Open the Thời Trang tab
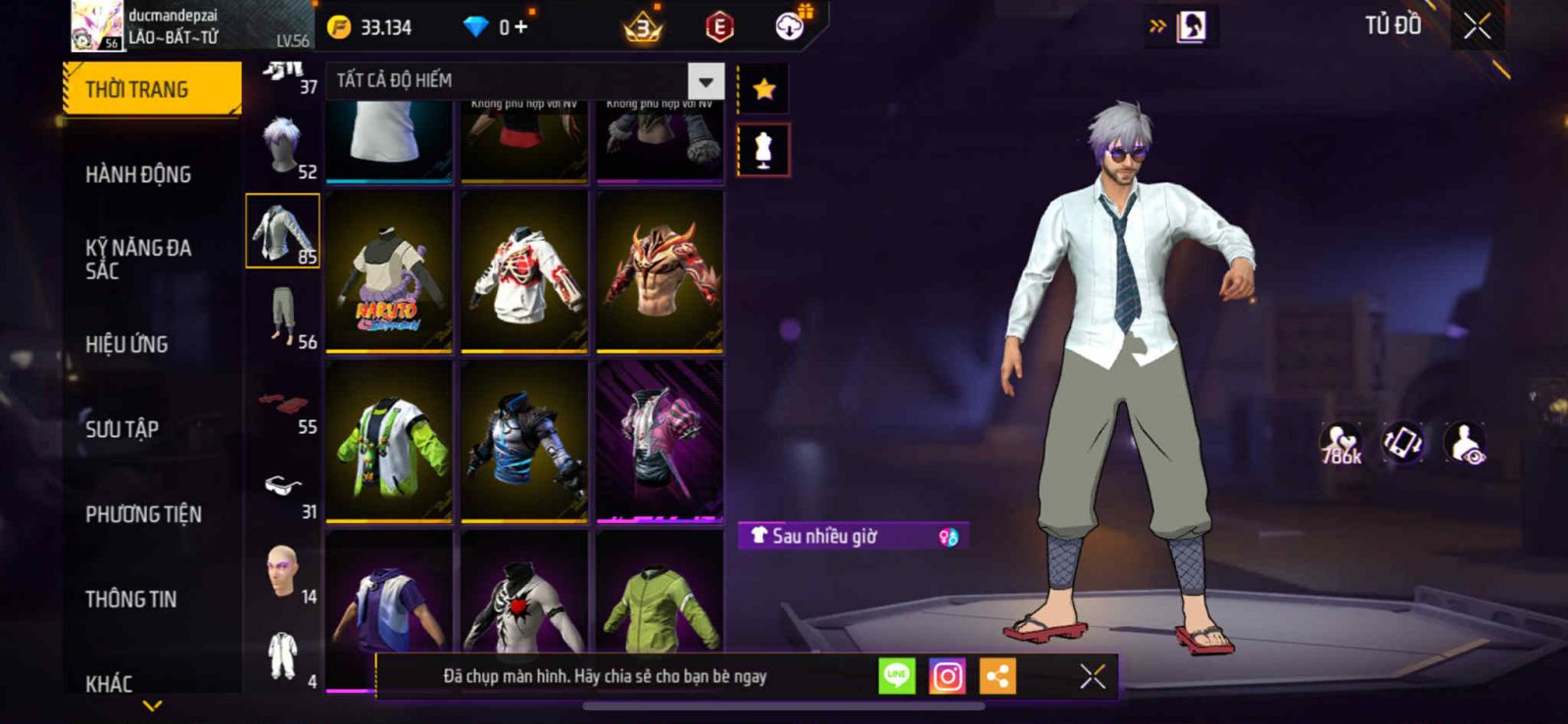The height and width of the screenshot is (724, 1568). pyautogui.click(x=152, y=89)
